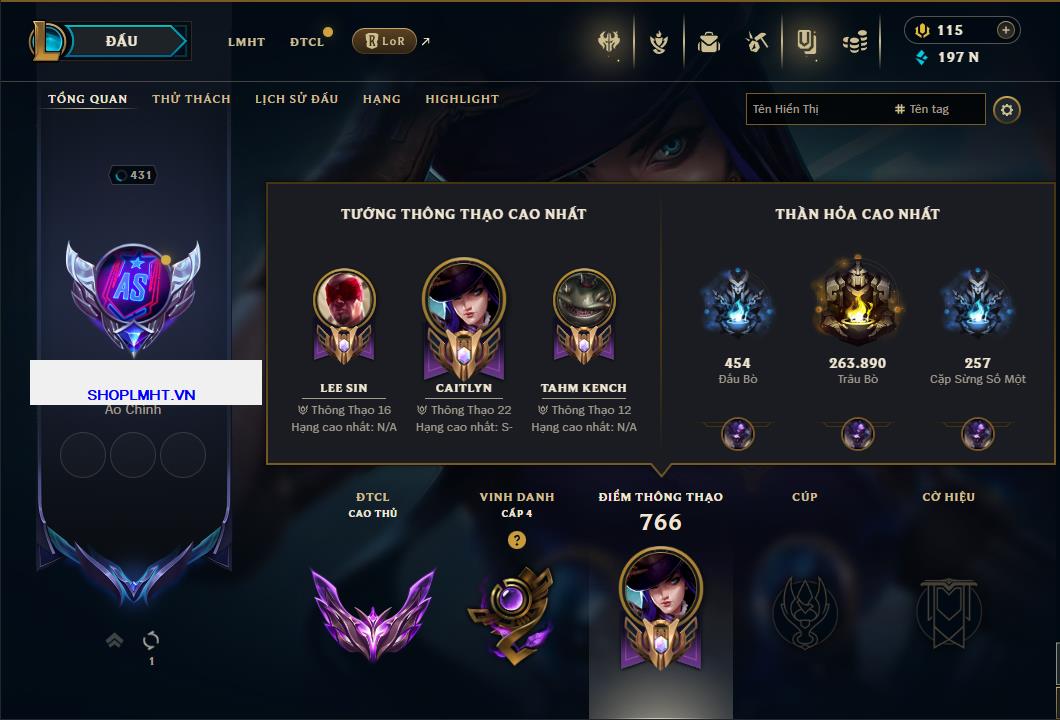Select the TỔNG QUAN tab
This screenshot has width=1060, height=720.
coord(88,99)
